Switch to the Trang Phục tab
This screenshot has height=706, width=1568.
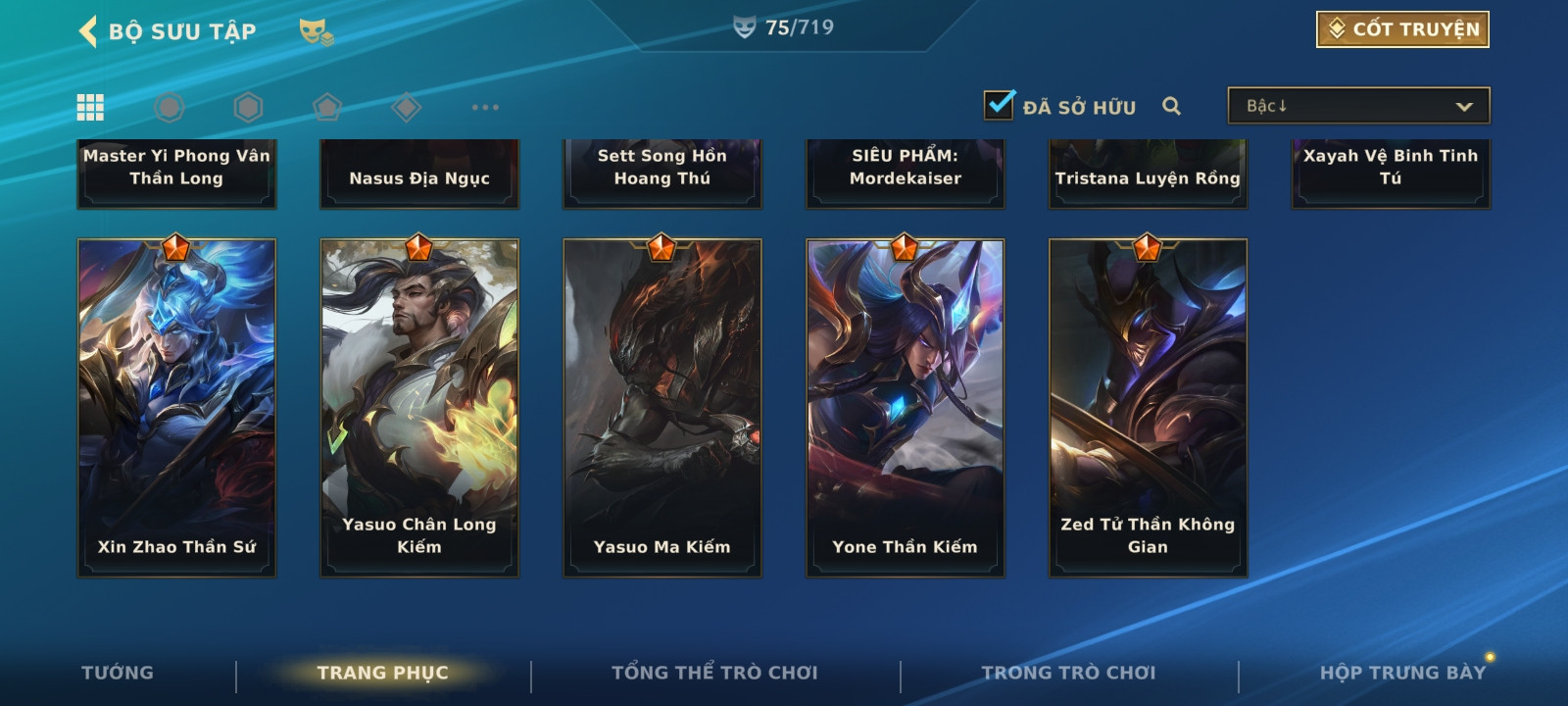pyautogui.click(x=382, y=673)
